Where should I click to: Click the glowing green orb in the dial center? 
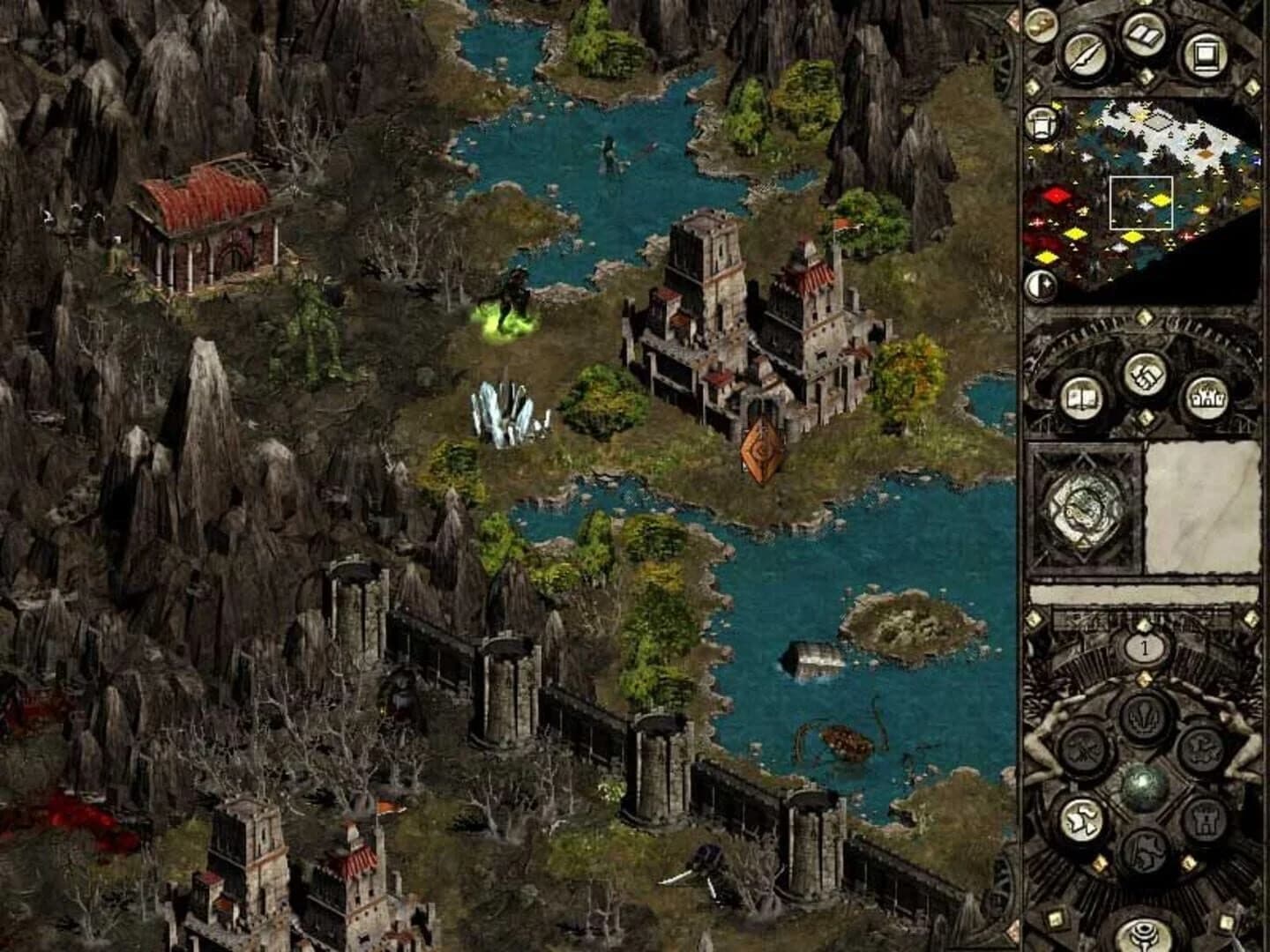point(1142,786)
